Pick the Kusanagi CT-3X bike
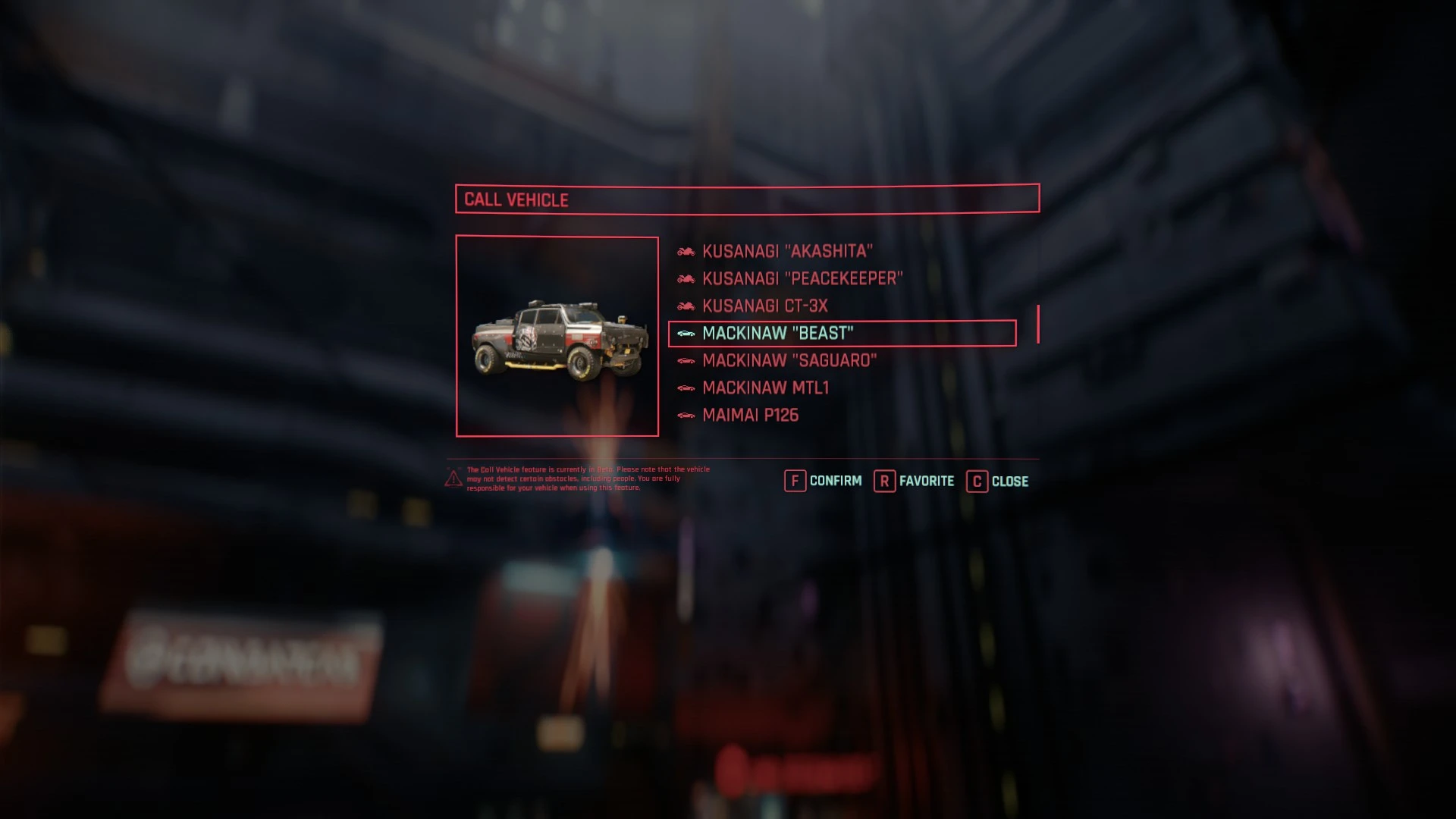The height and width of the screenshot is (819, 1456). coord(764,306)
